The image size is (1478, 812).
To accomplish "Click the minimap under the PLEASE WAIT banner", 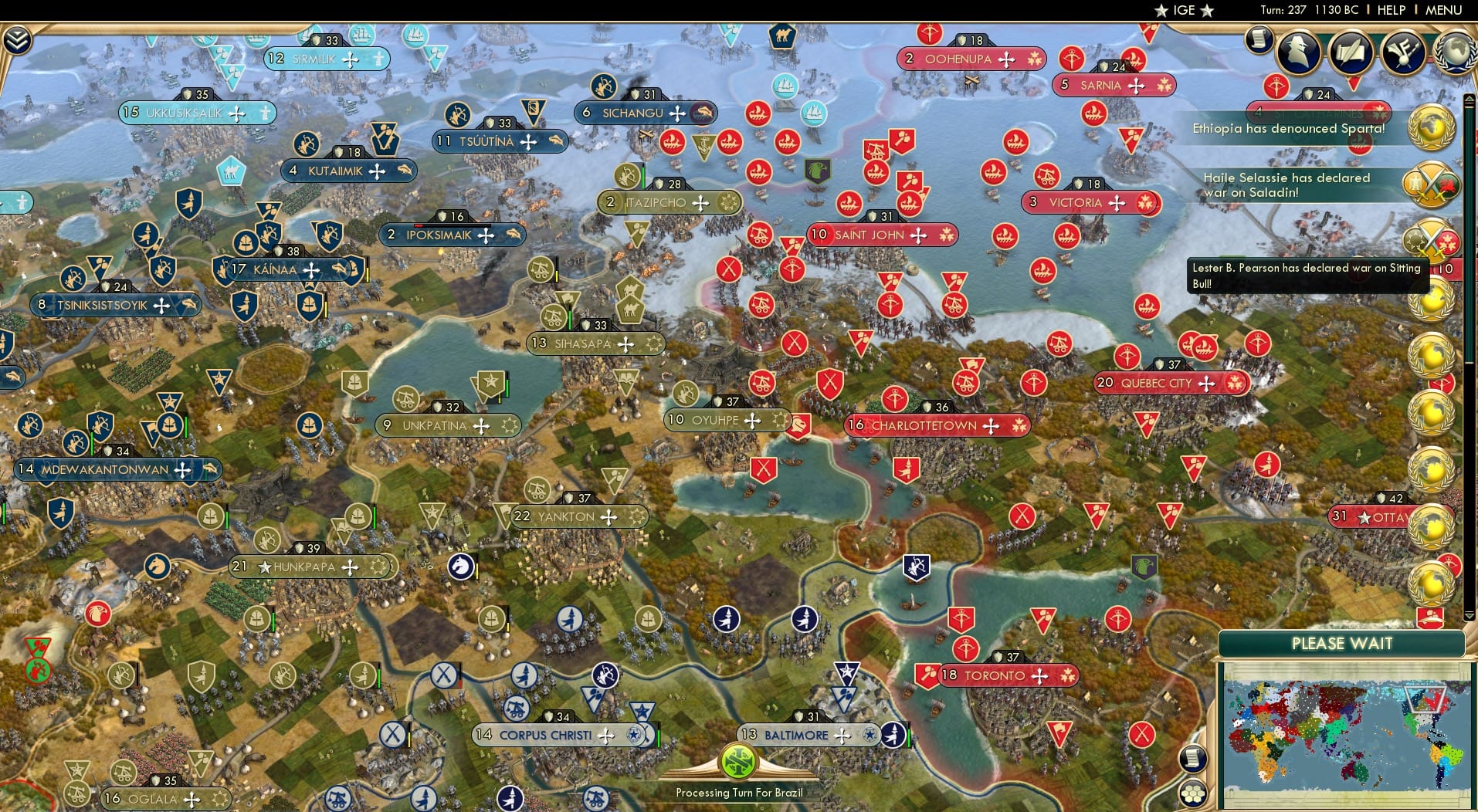I will click(x=1347, y=733).
